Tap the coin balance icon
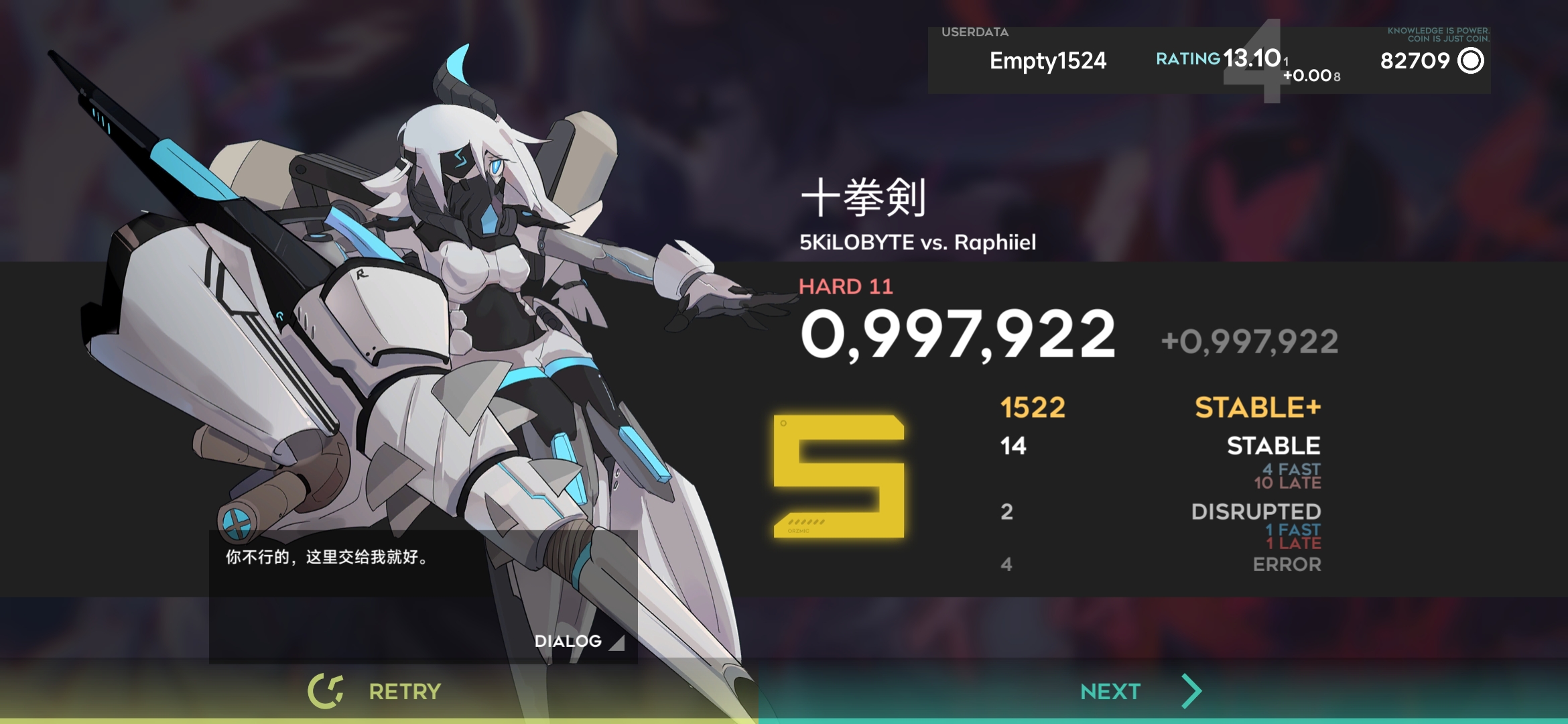This screenshot has width=1568, height=724. coord(1471,61)
